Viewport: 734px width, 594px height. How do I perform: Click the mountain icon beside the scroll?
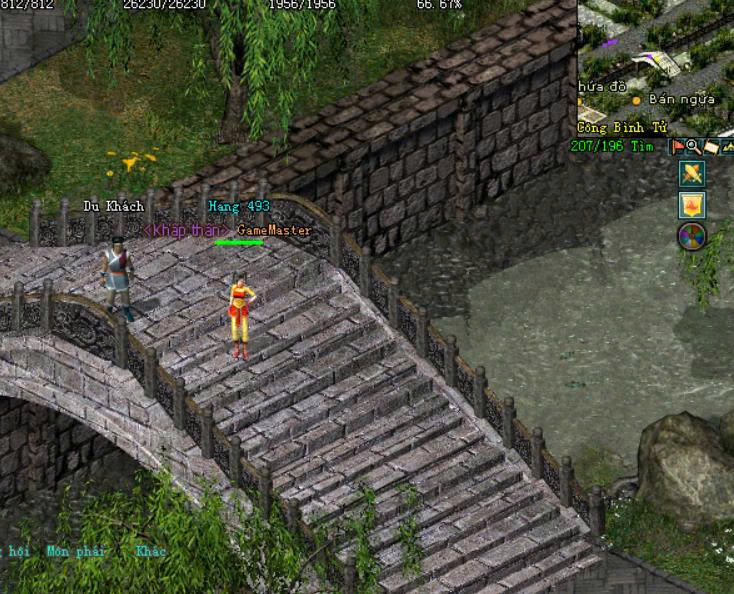[x=727, y=147]
